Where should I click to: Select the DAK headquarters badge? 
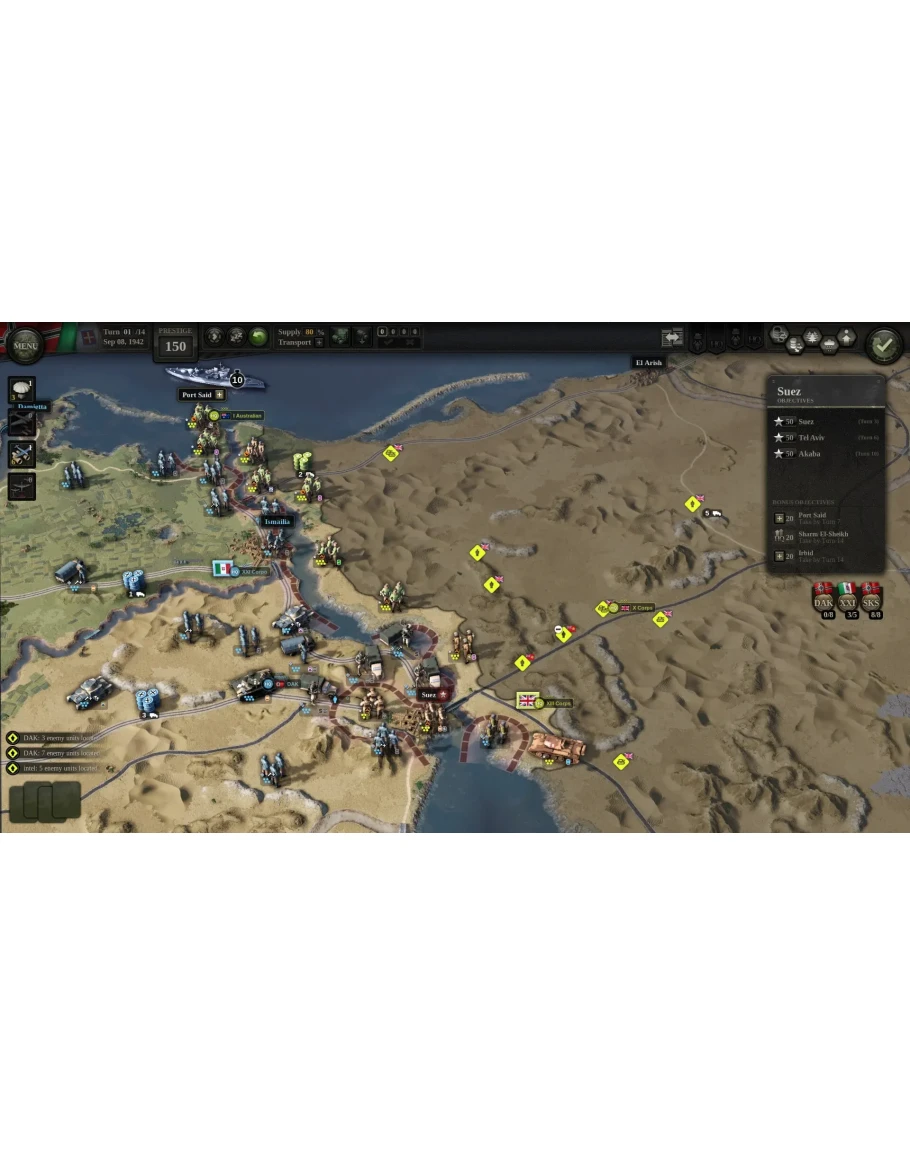[x=825, y=598]
